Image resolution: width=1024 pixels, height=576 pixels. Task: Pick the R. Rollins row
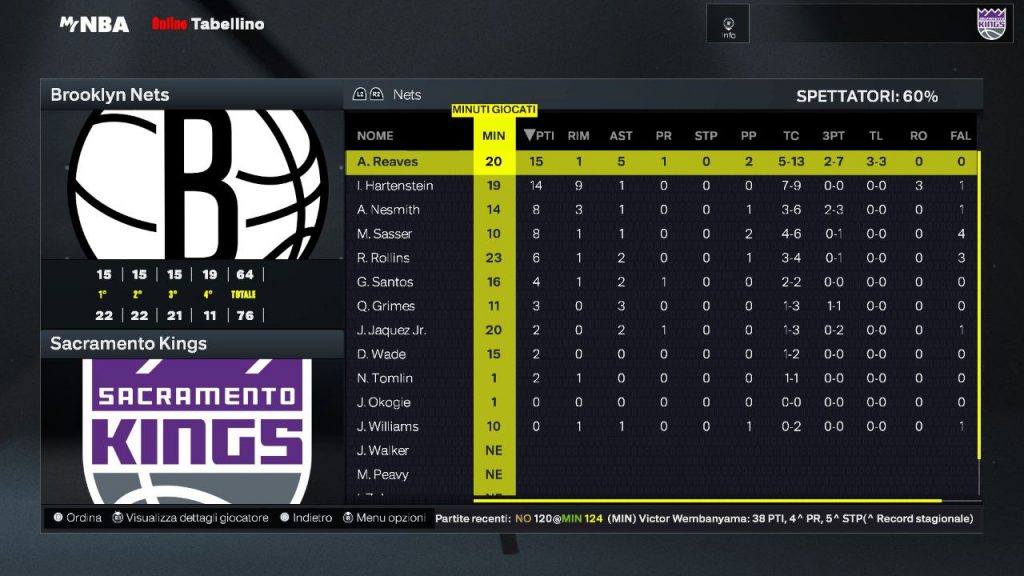tap(383, 258)
